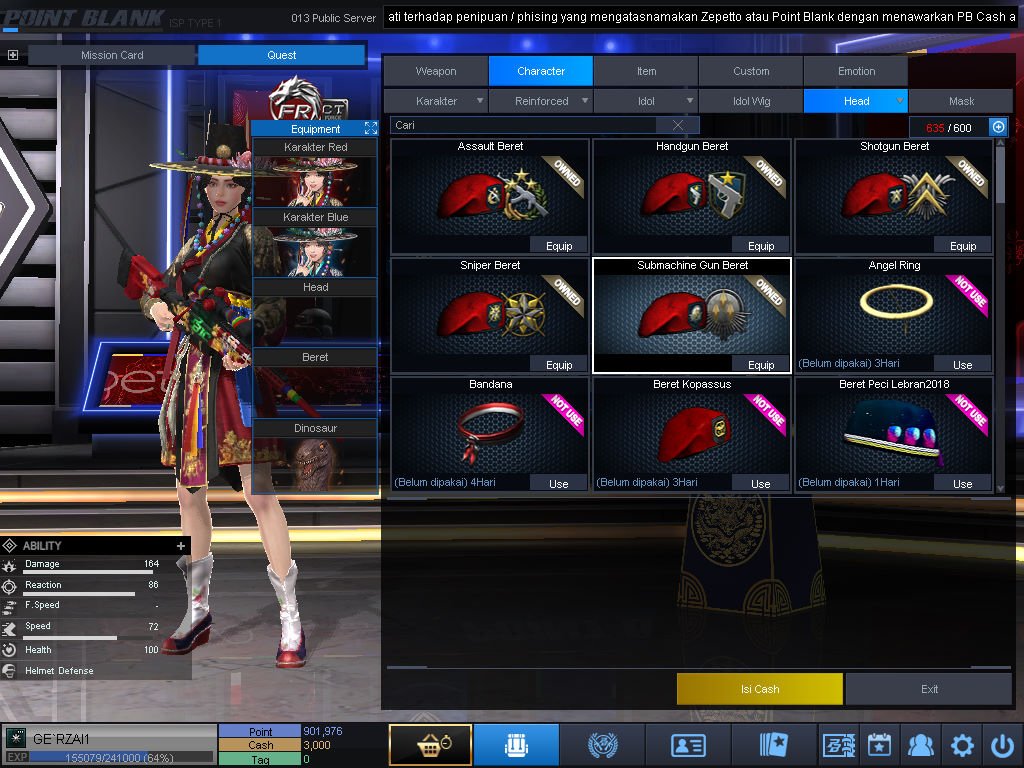Click the Isi Cash button
1024x768 pixels.
click(x=760, y=689)
